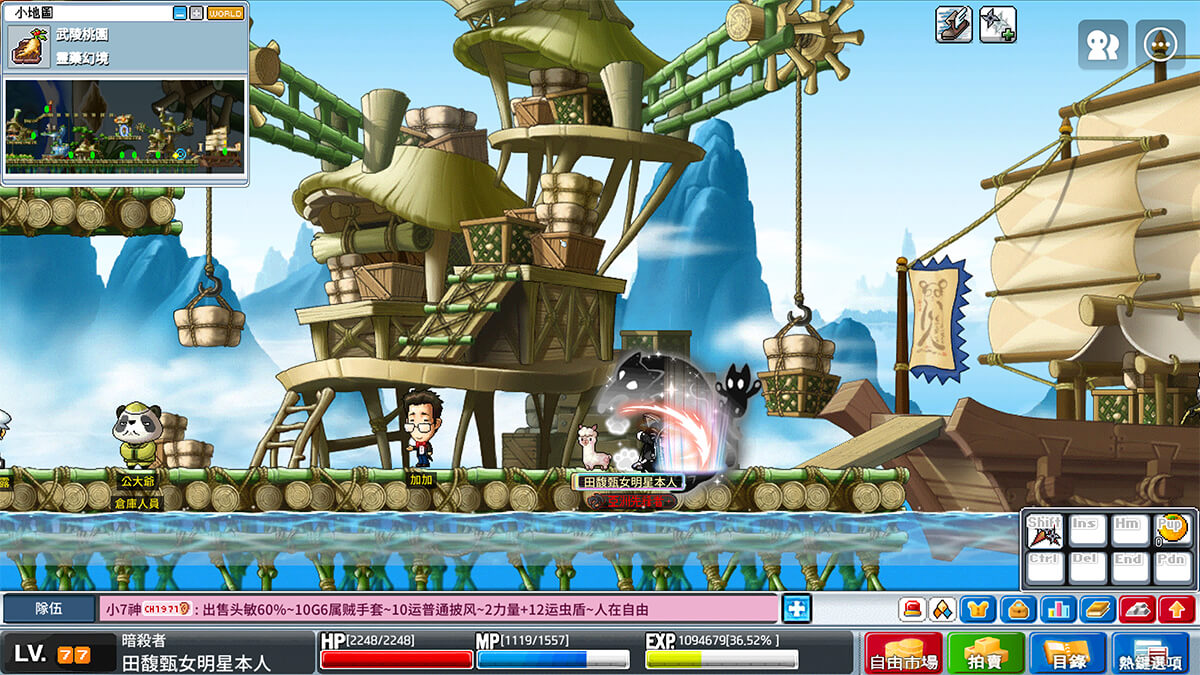The image size is (1200, 675).
Task: Open the equipment window shirt icon
Action: [977, 608]
